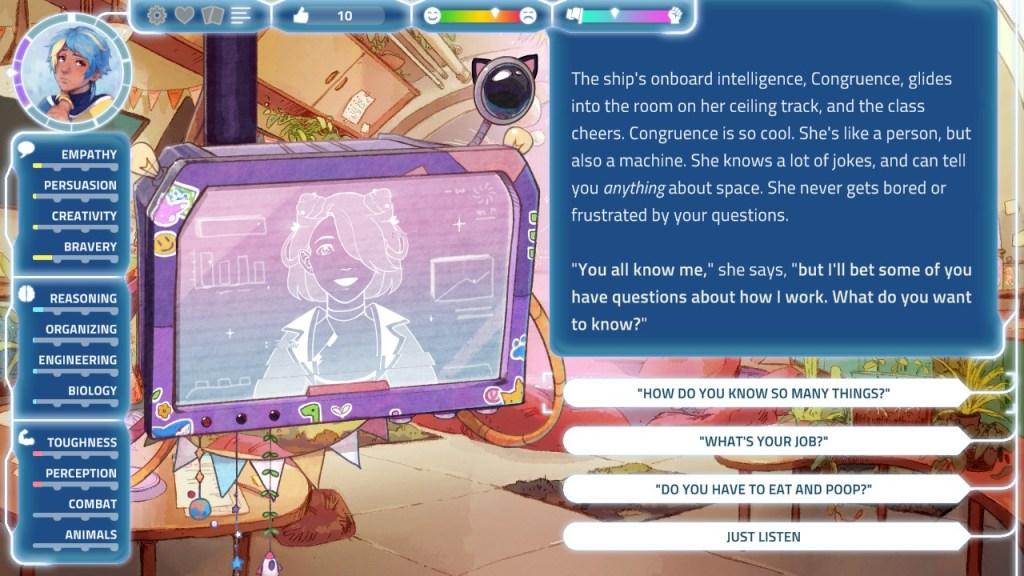The image size is (1024, 576).
Task: Ask "How do you know so many things?"
Action: click(763, 393)
